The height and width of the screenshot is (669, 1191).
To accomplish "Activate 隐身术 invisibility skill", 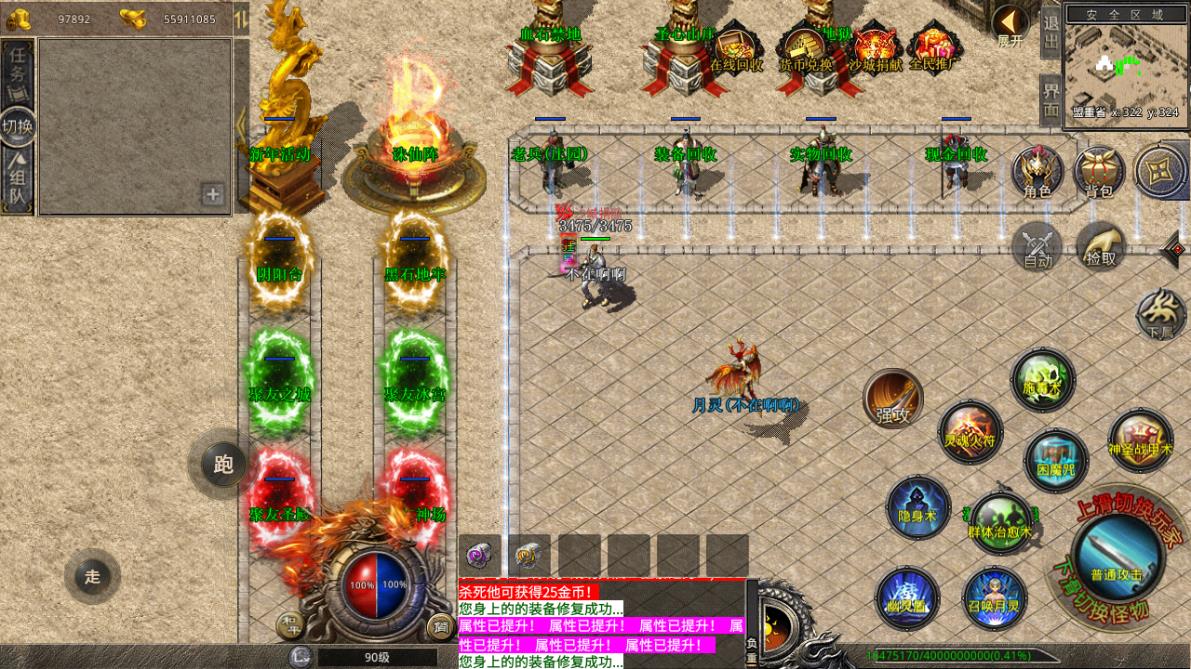I will (x=917, y=505).
